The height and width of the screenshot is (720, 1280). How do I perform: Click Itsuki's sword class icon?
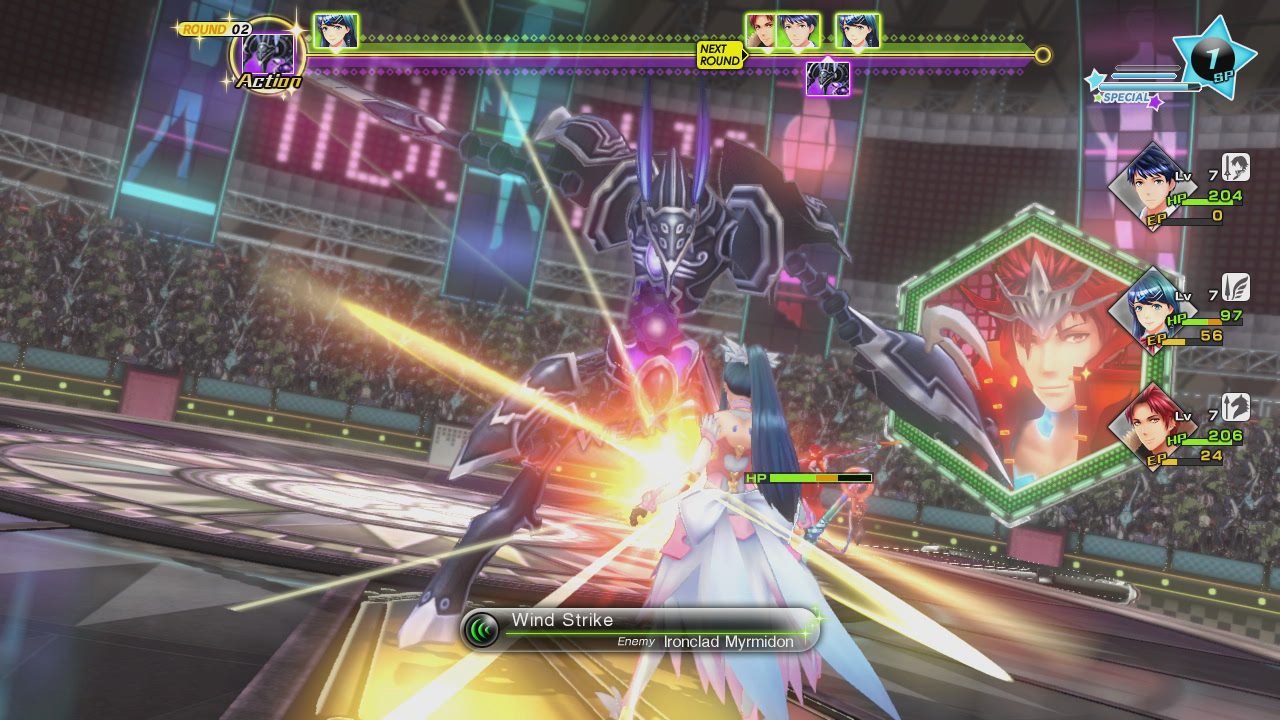click(x=1236, y=167)
